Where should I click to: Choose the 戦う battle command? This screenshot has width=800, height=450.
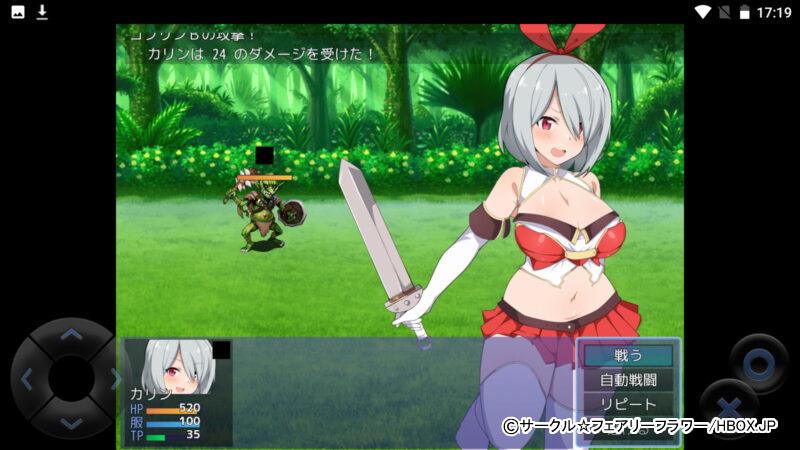tap(628, 356)
